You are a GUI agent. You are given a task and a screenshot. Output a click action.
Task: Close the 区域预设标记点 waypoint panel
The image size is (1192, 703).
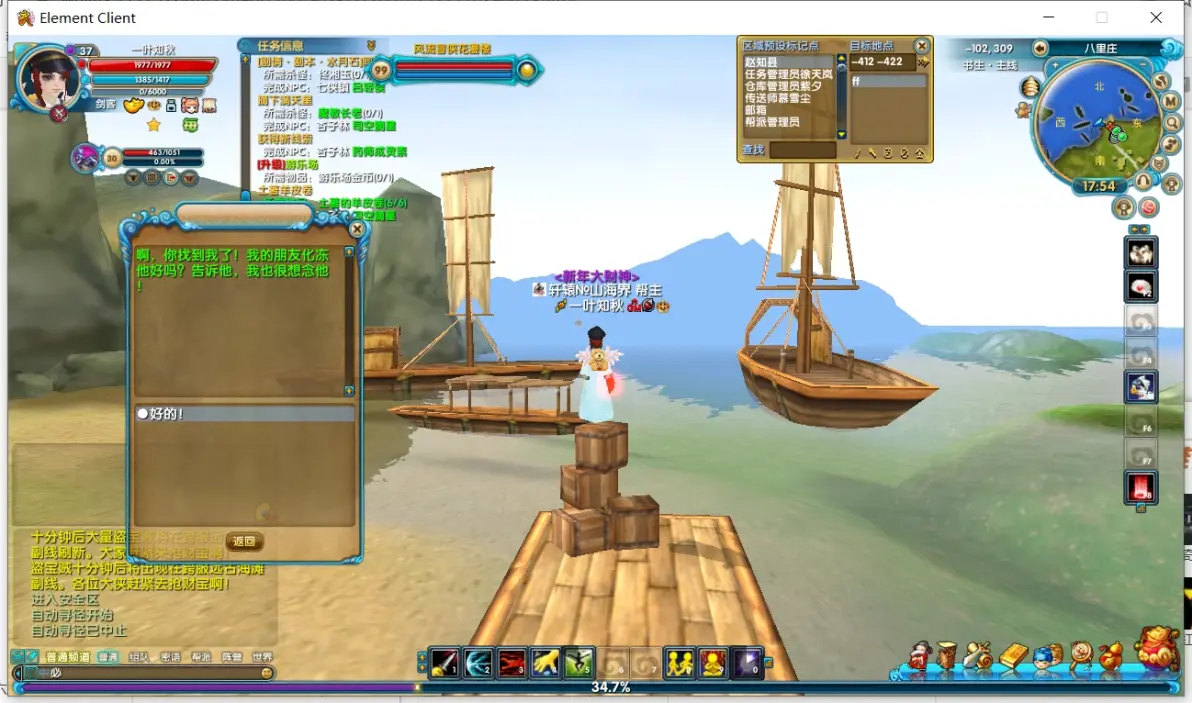(922, 46)
